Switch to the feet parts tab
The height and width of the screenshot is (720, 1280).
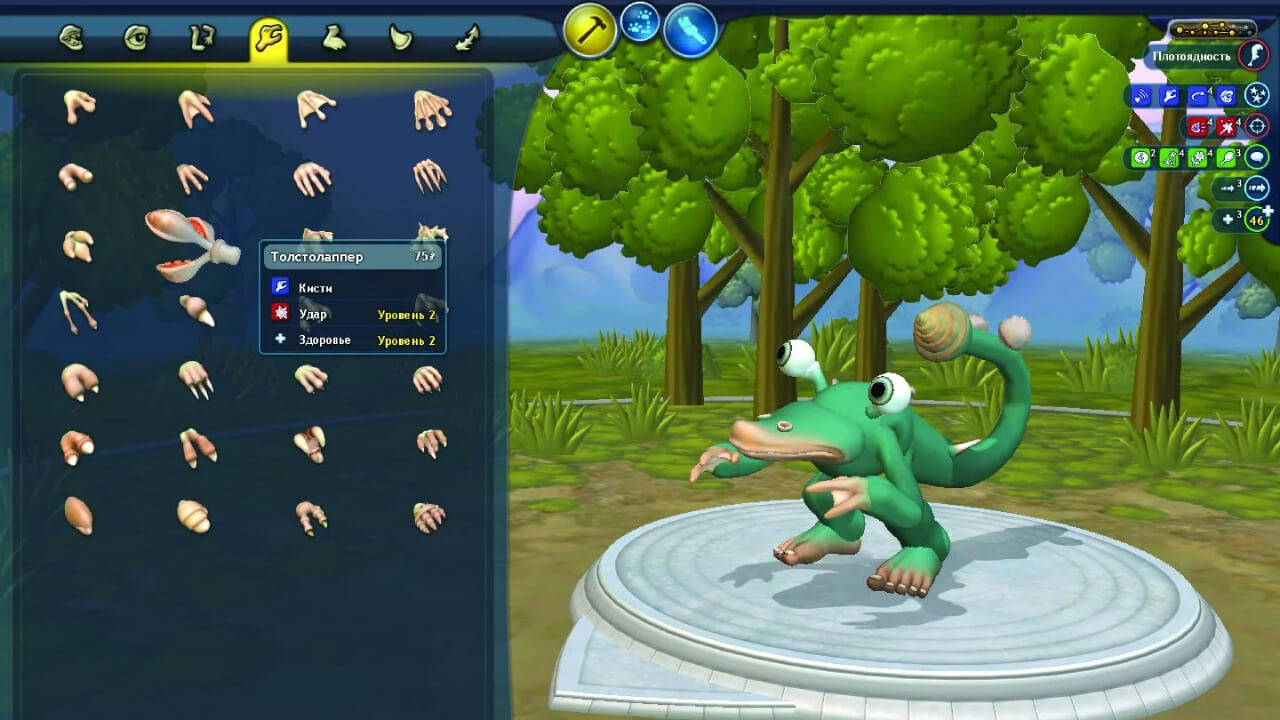334,39
